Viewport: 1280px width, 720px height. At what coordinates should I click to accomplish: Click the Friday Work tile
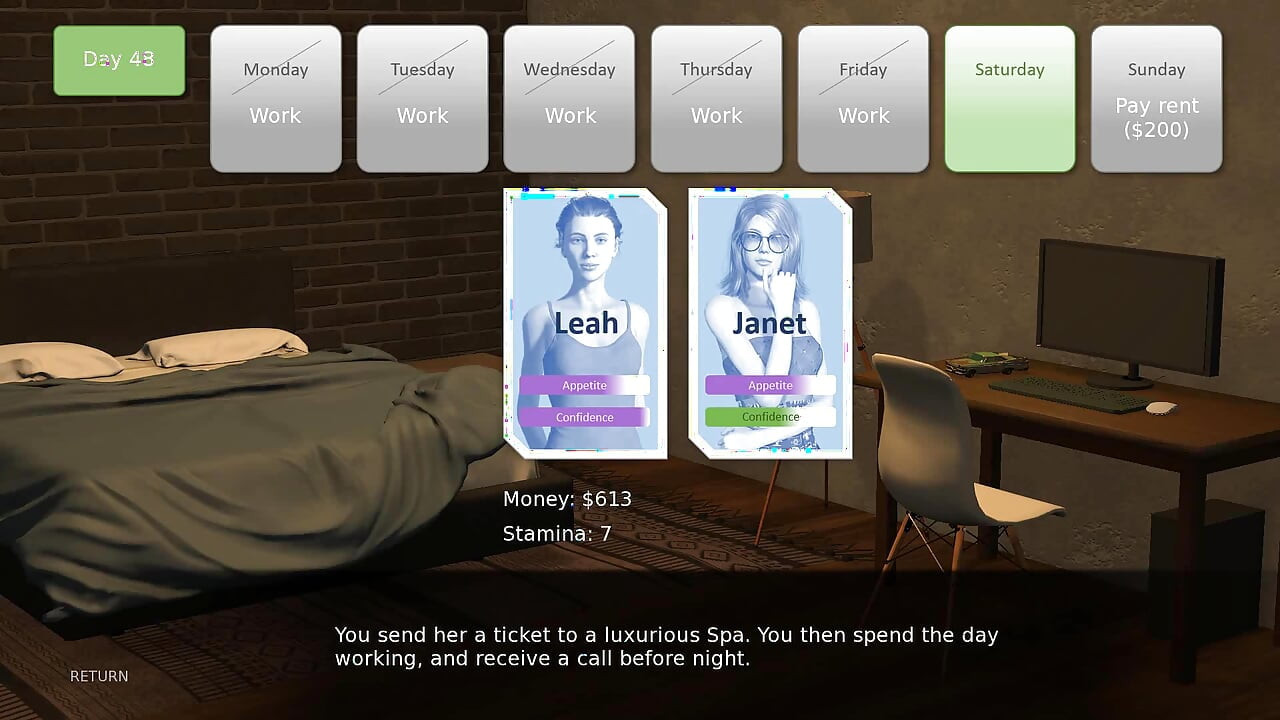pyautogui.click(x=863, y=98)
